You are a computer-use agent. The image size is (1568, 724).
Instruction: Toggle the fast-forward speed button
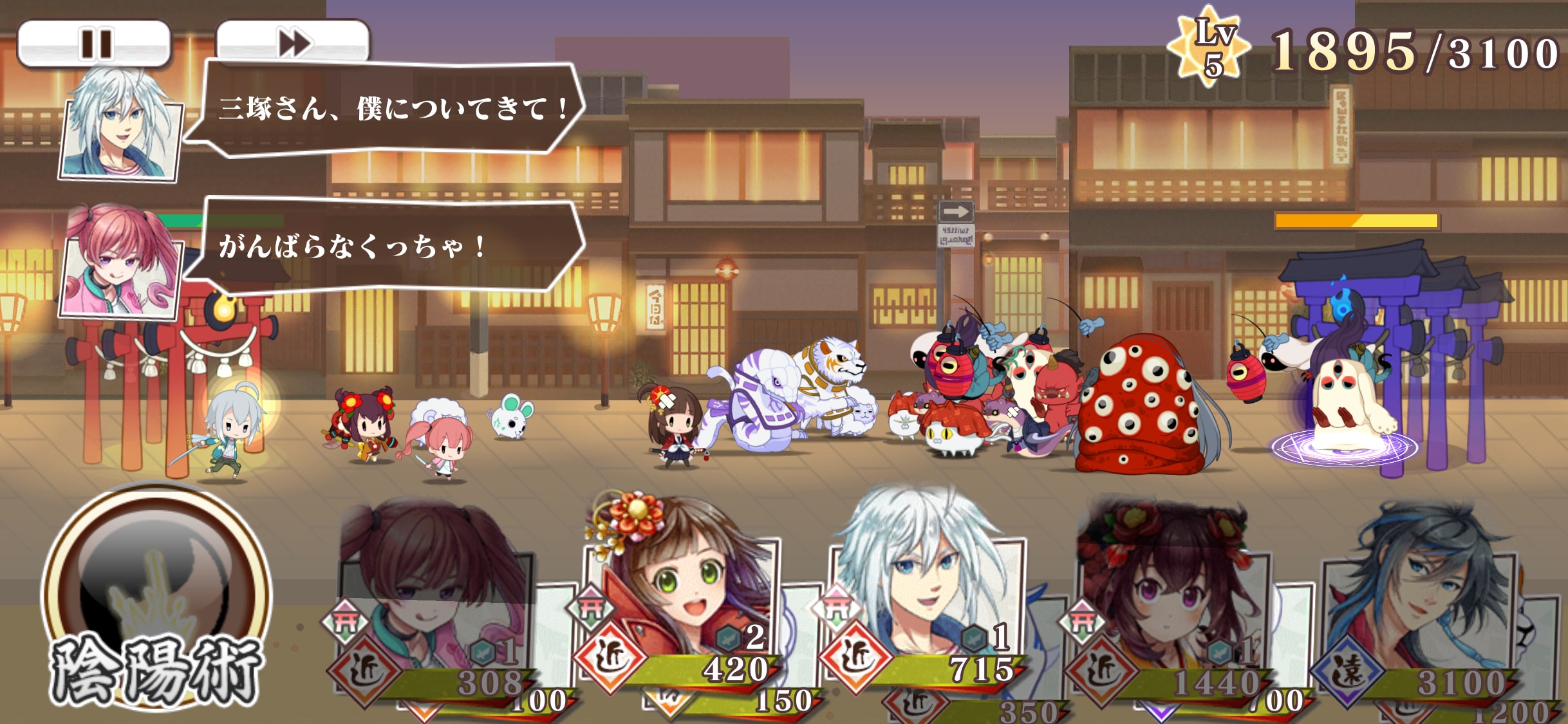tap(294, 44)
